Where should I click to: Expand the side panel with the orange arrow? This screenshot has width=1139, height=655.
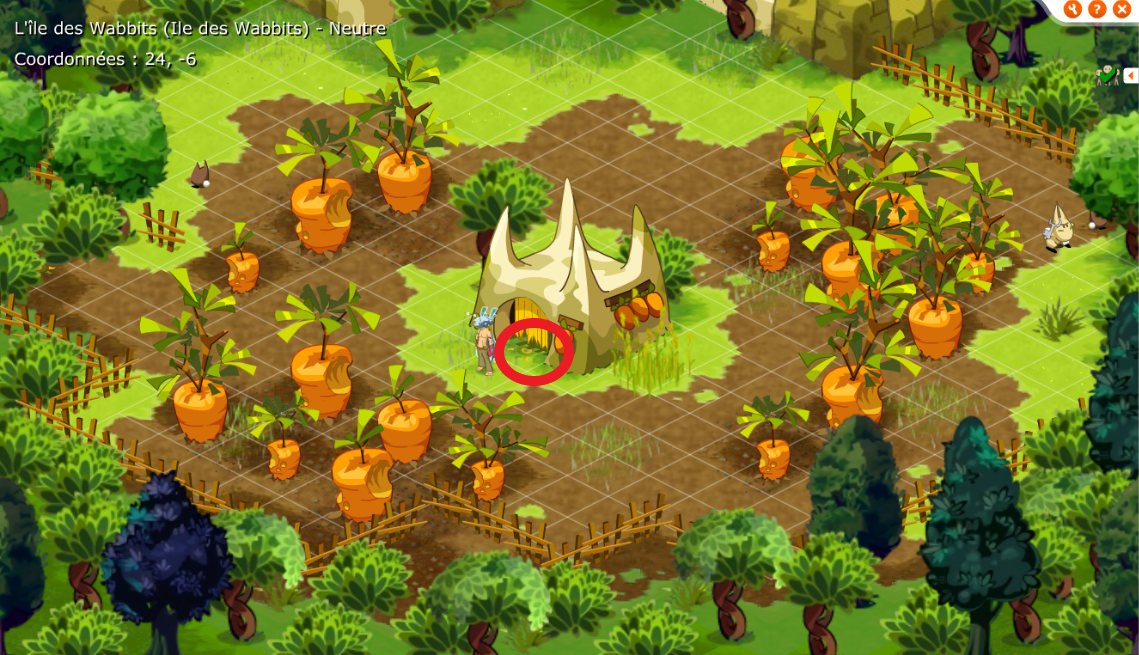point(1131,75)
